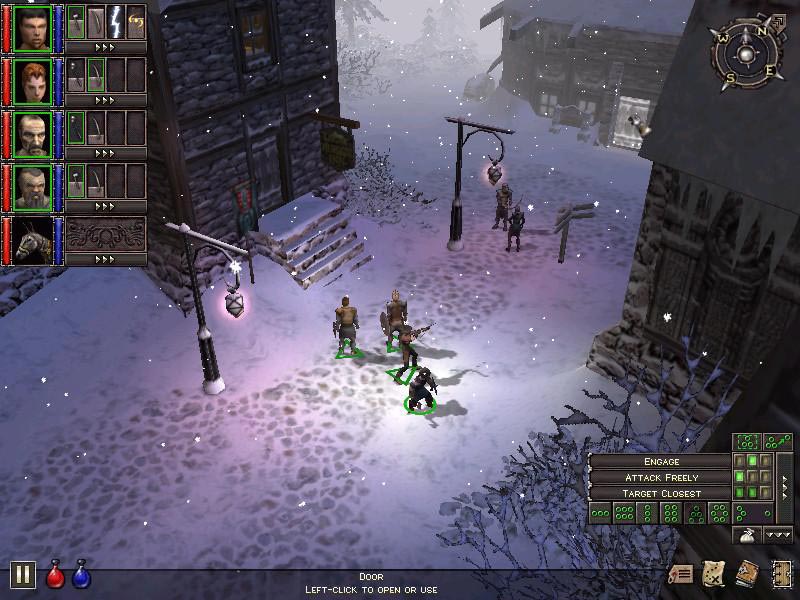This screenshot has height=600, width=800.
Task: Toggle item labels with the tag icon
Action: click(682, 574)
